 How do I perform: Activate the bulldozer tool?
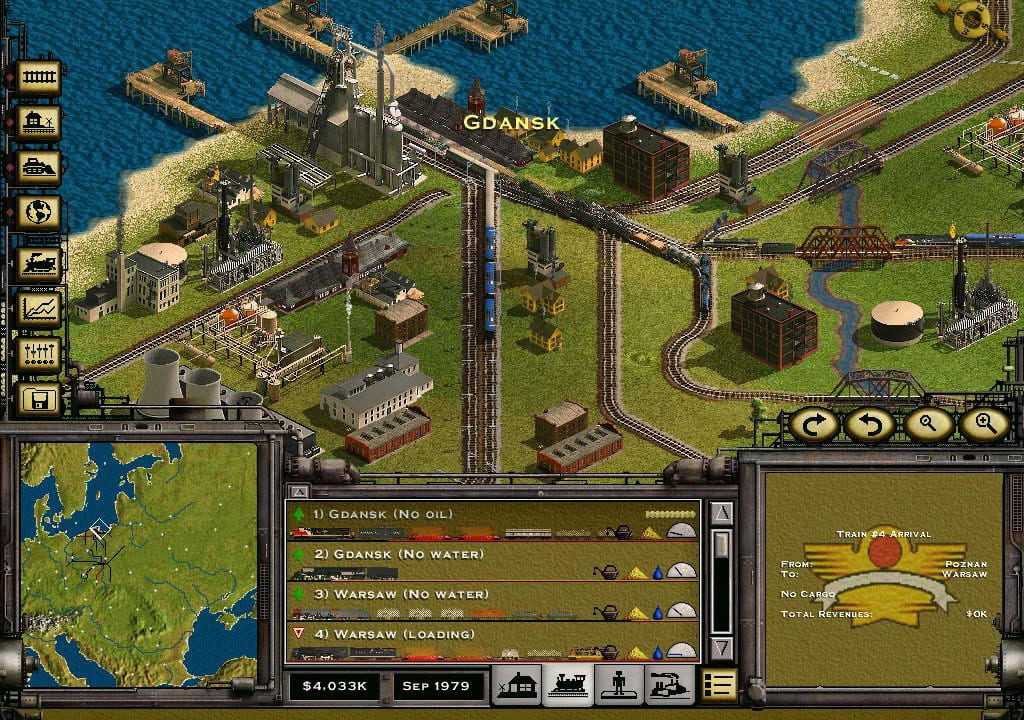click(x=39, y=167)
